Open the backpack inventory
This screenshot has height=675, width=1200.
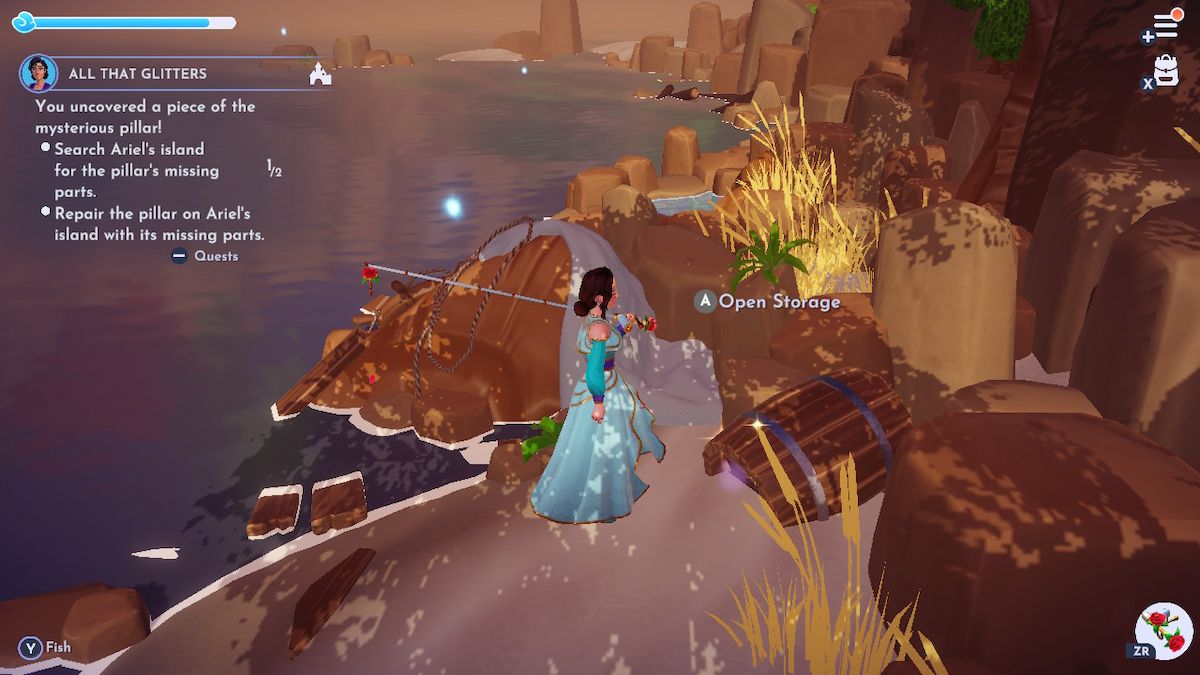coord(1167,70)
